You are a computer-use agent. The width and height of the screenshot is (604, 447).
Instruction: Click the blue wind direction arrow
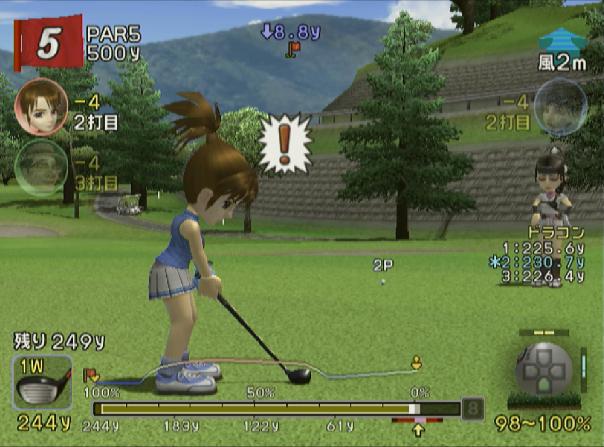point(562,40)
